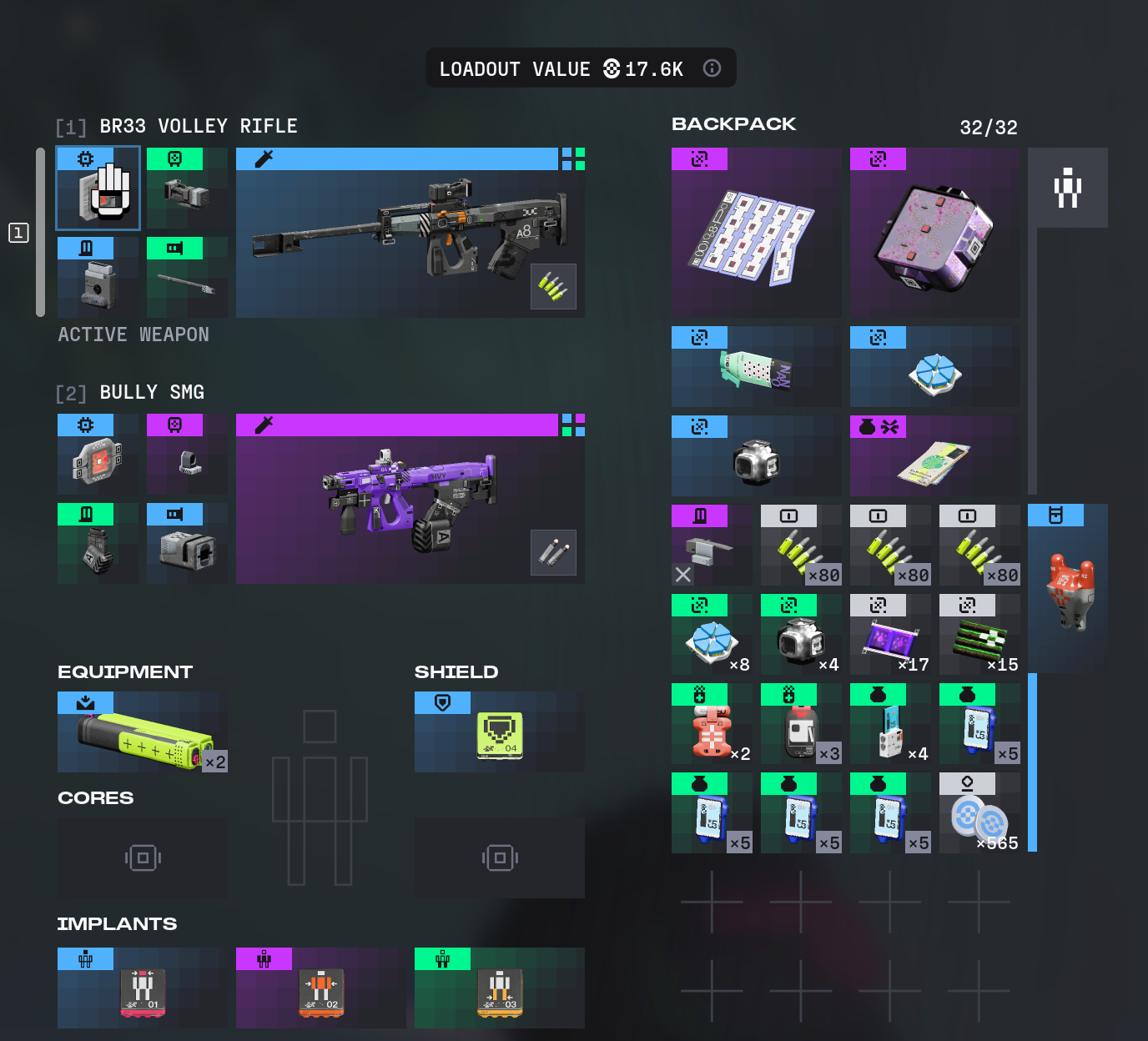
Task: Select the green implant labeled 03
Action: tap(499, 988)
